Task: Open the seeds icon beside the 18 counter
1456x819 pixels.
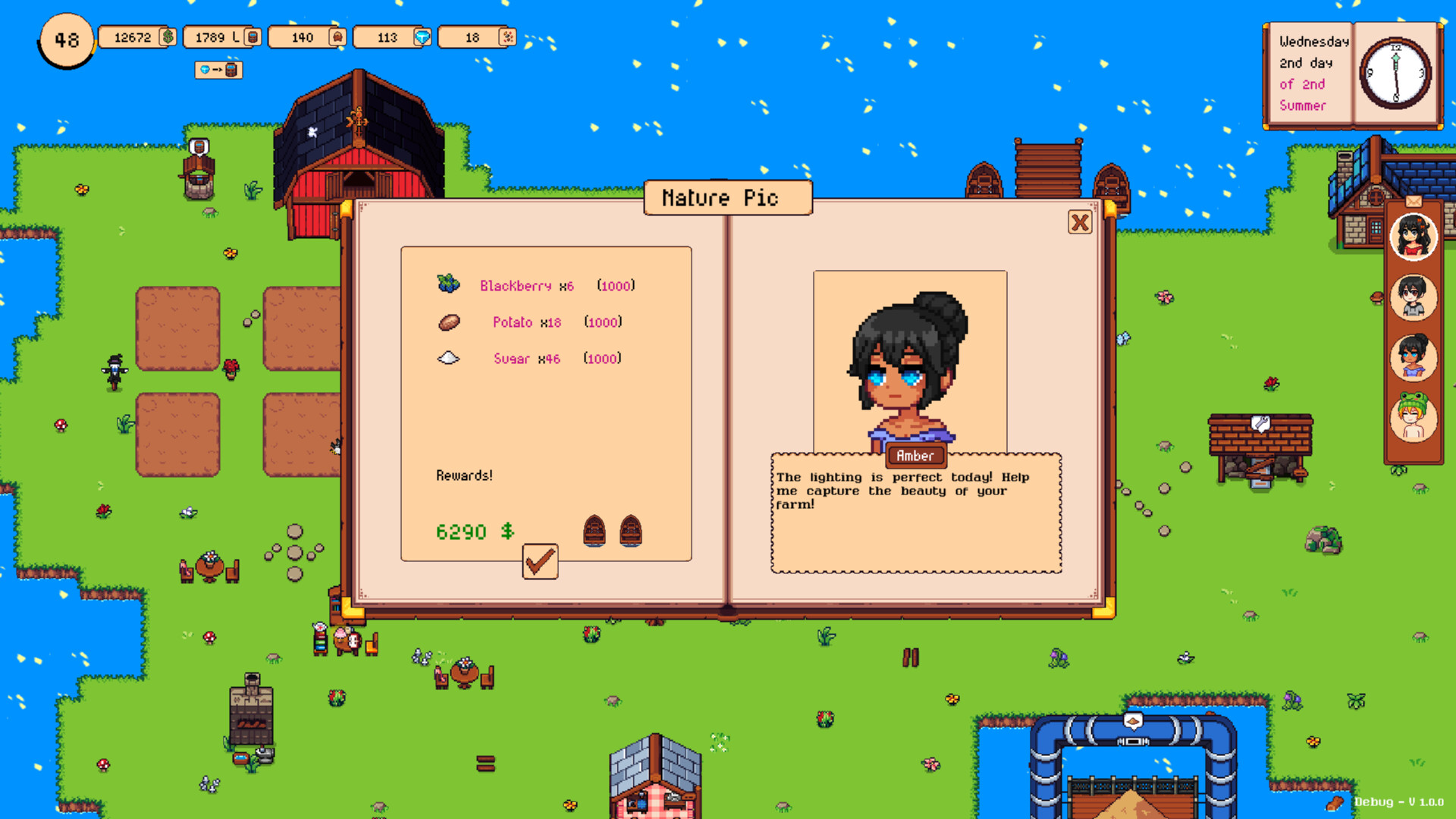Action: [x=505, y=36]
